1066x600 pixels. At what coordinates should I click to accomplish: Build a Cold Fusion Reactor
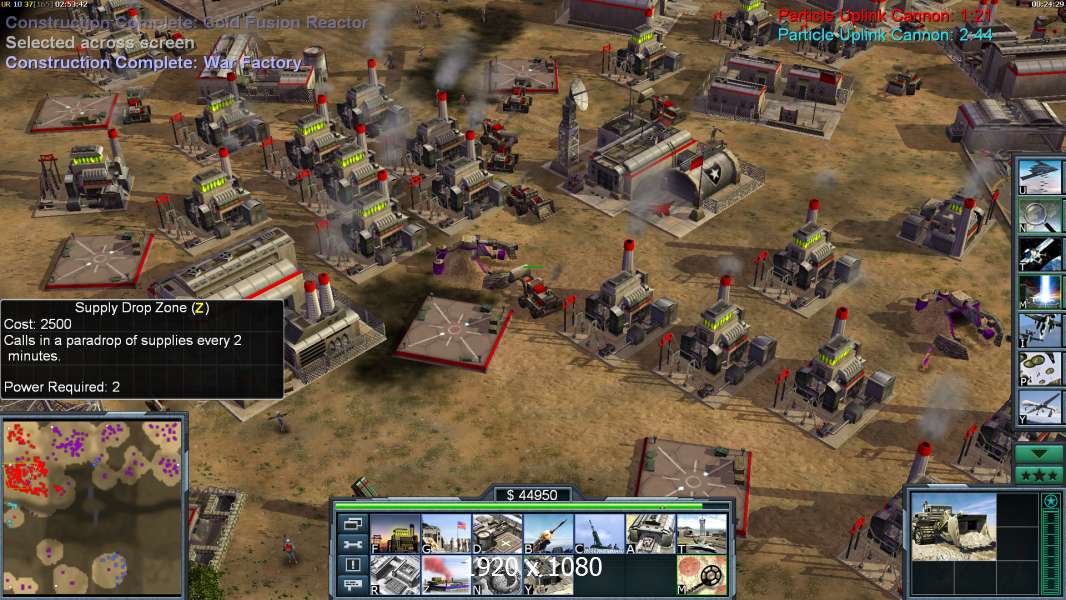pos(395,534)
